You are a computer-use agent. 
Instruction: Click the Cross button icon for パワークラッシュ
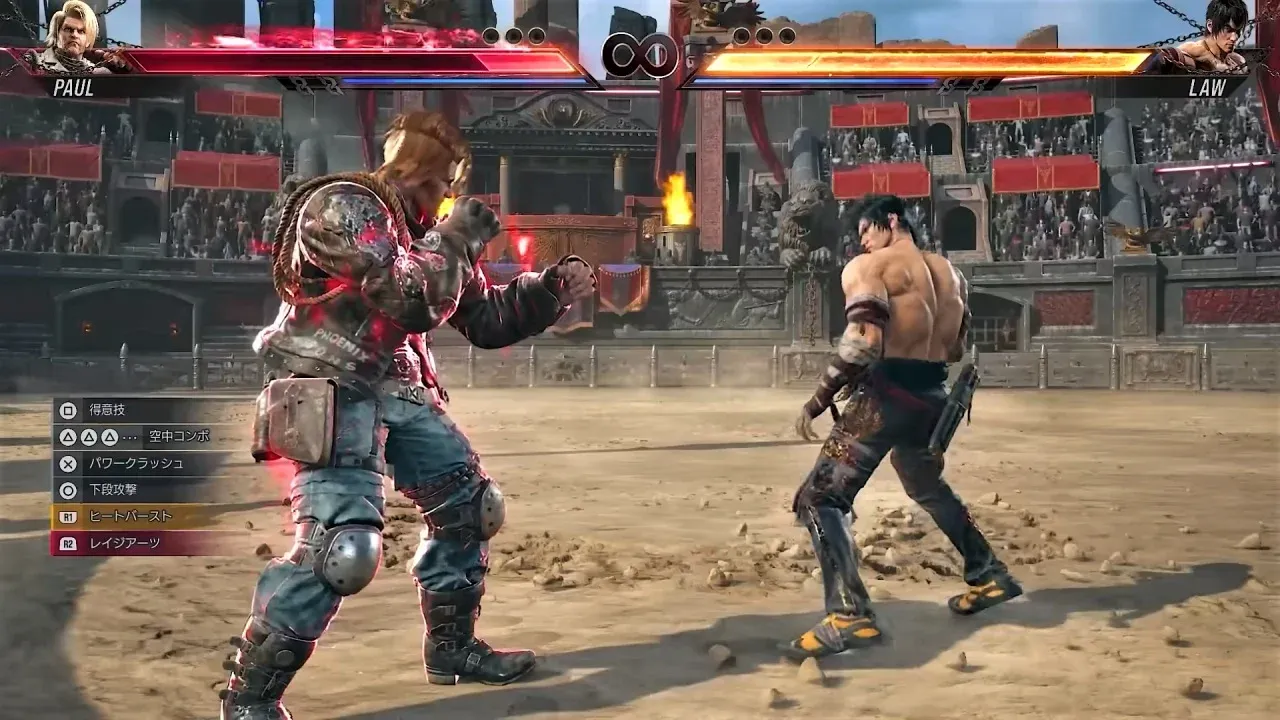click(x=68, y=464)
